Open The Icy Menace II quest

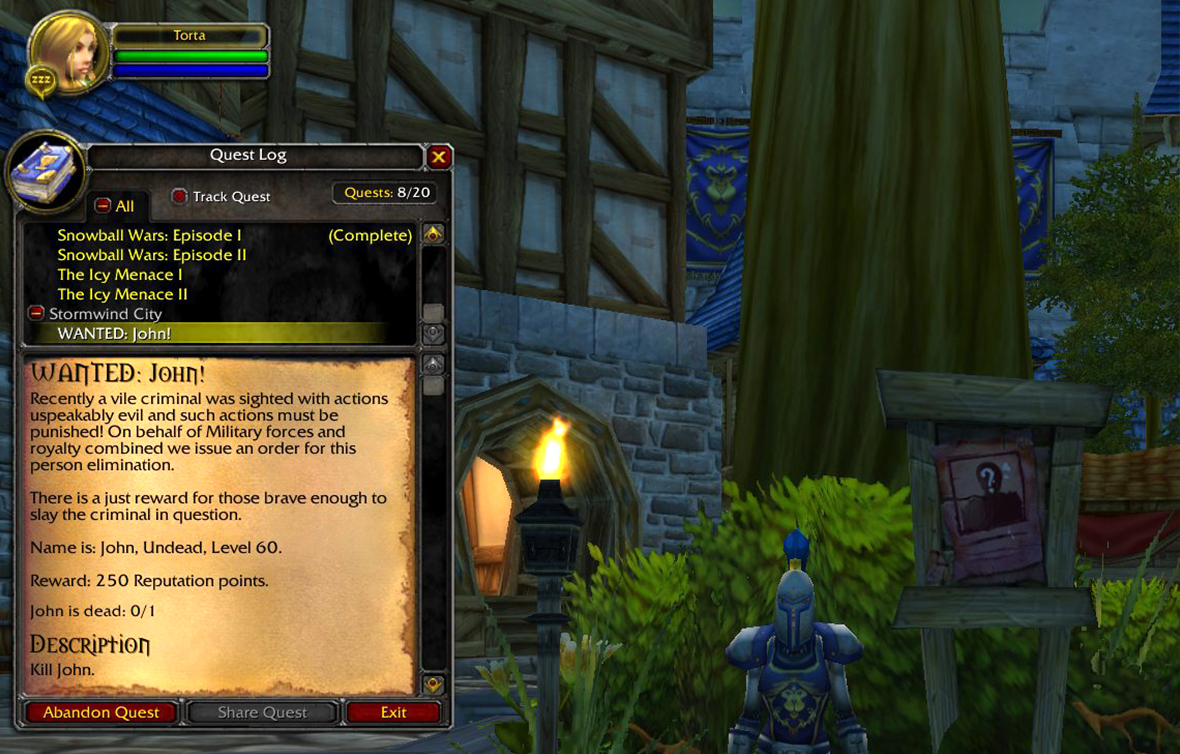coord(122,294)
